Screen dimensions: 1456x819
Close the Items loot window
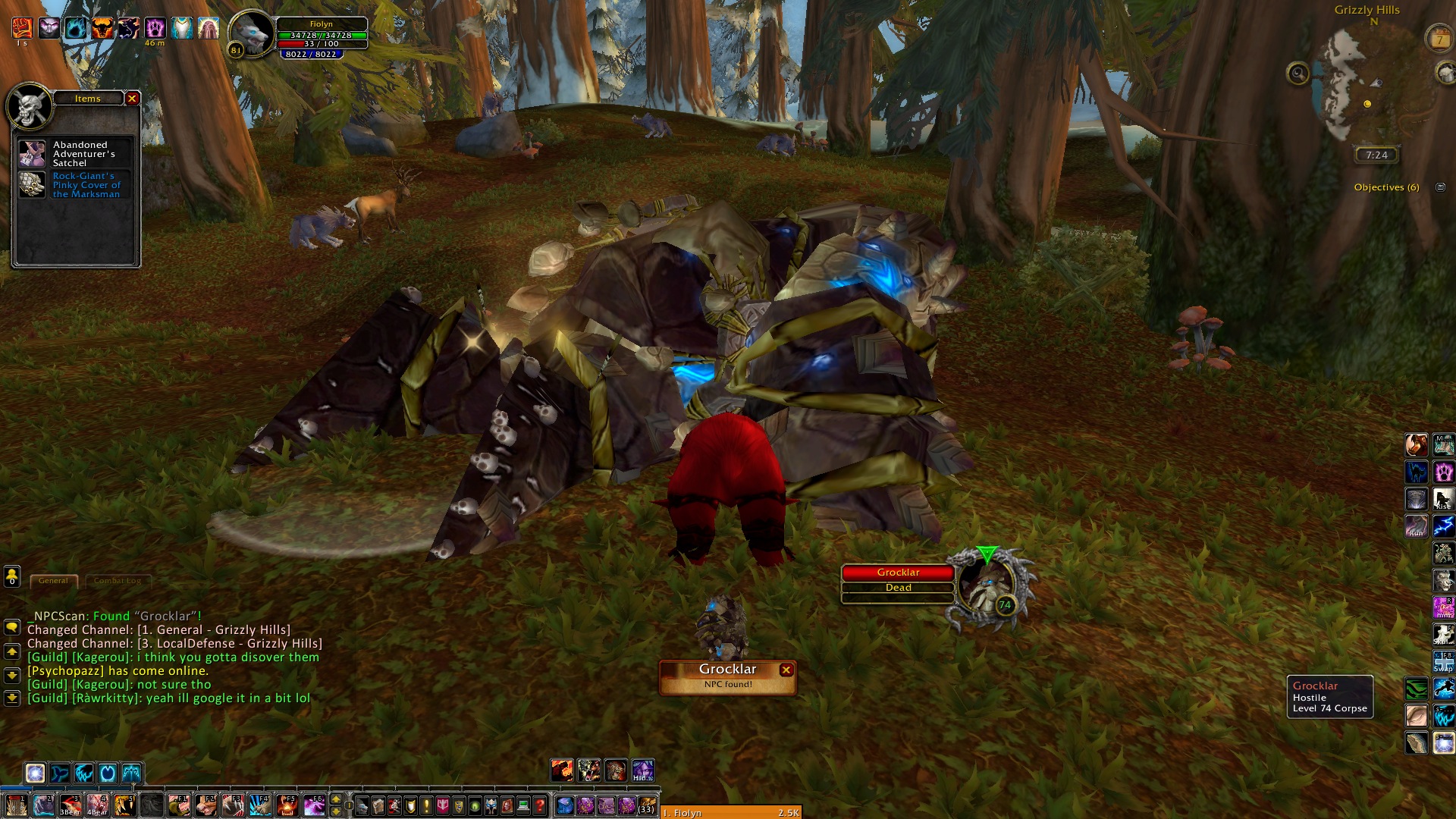click(132, 99)
